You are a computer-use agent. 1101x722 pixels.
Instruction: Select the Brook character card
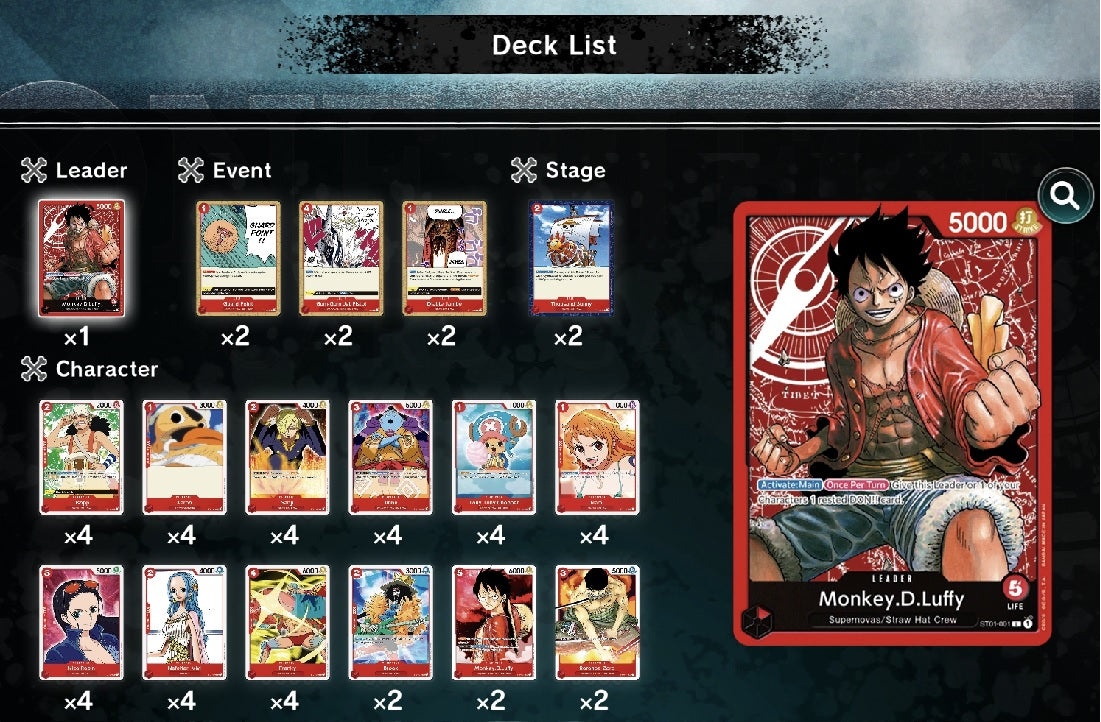click(x=390, y=622)
